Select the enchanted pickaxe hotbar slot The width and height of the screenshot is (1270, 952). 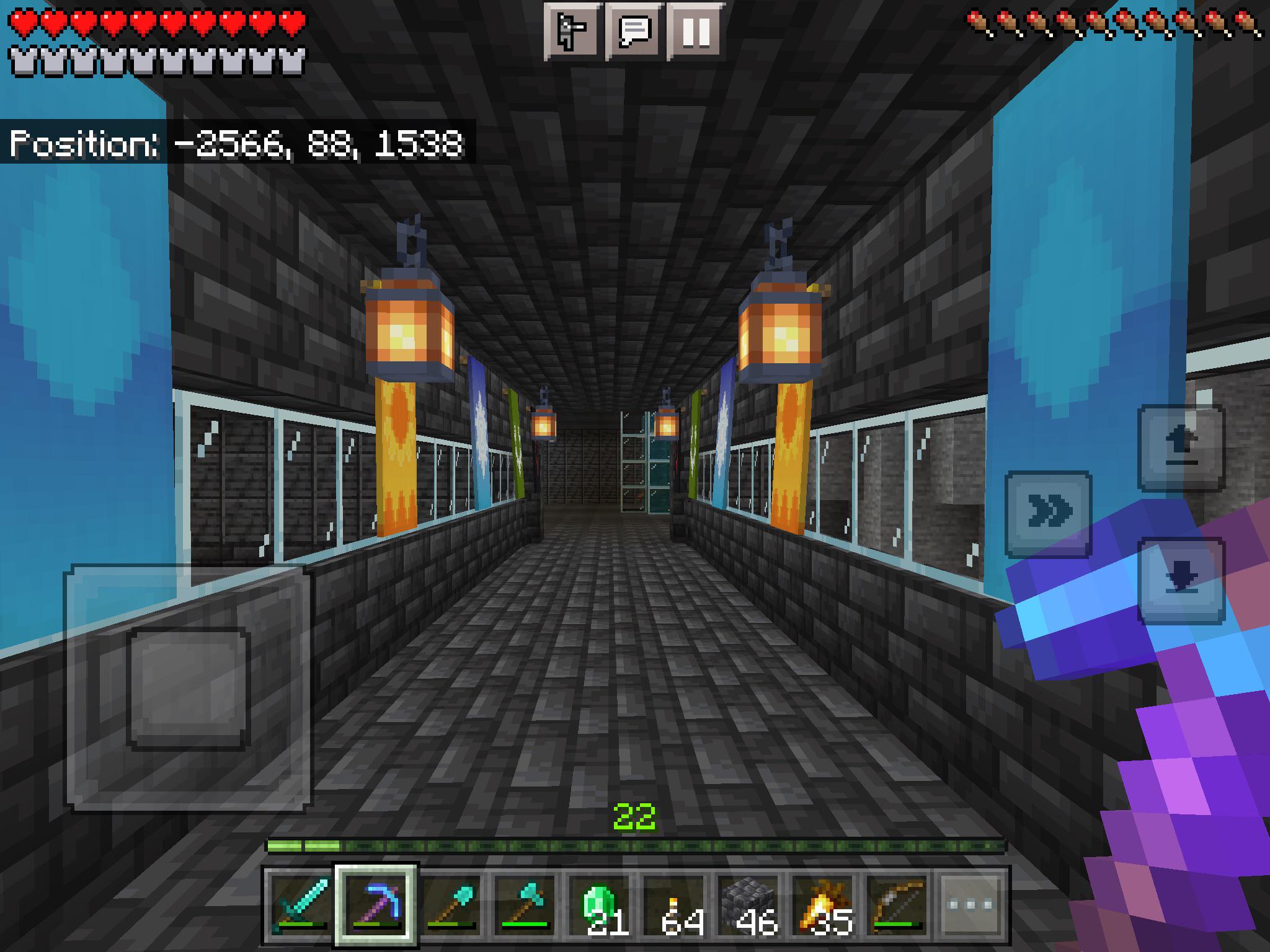[x=376, y=905]
